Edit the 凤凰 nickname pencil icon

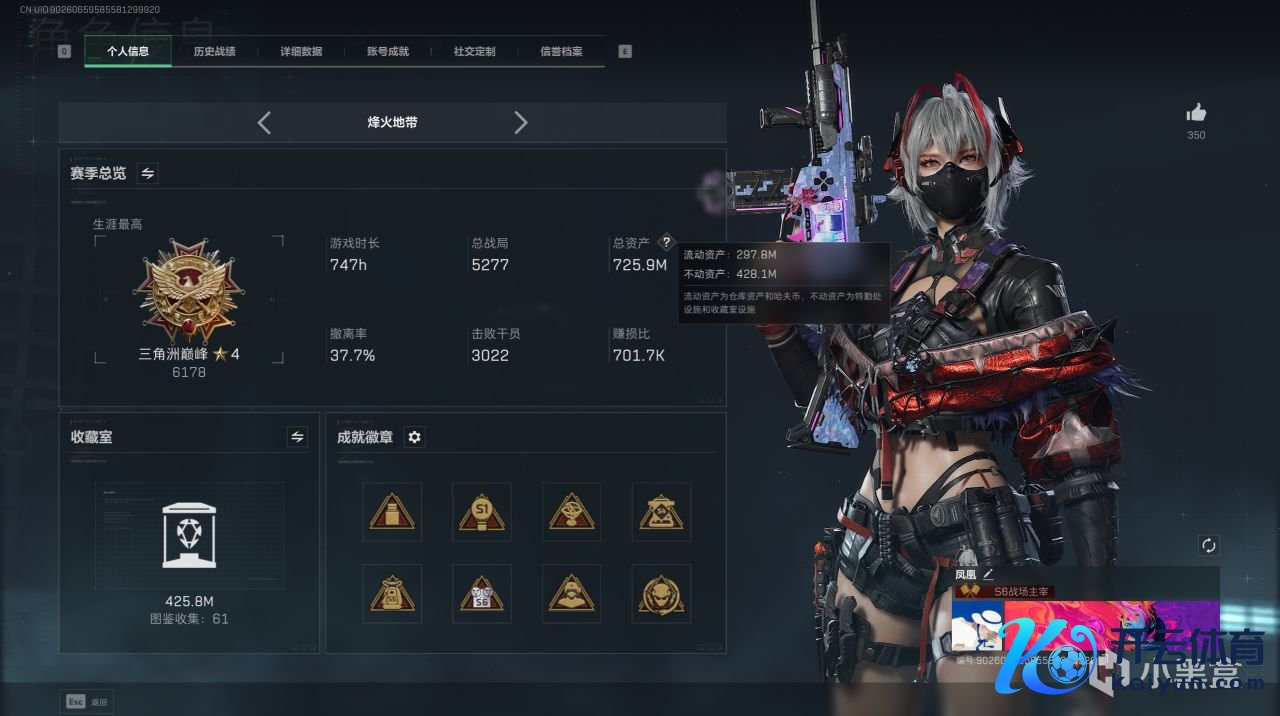pos(989,574)
